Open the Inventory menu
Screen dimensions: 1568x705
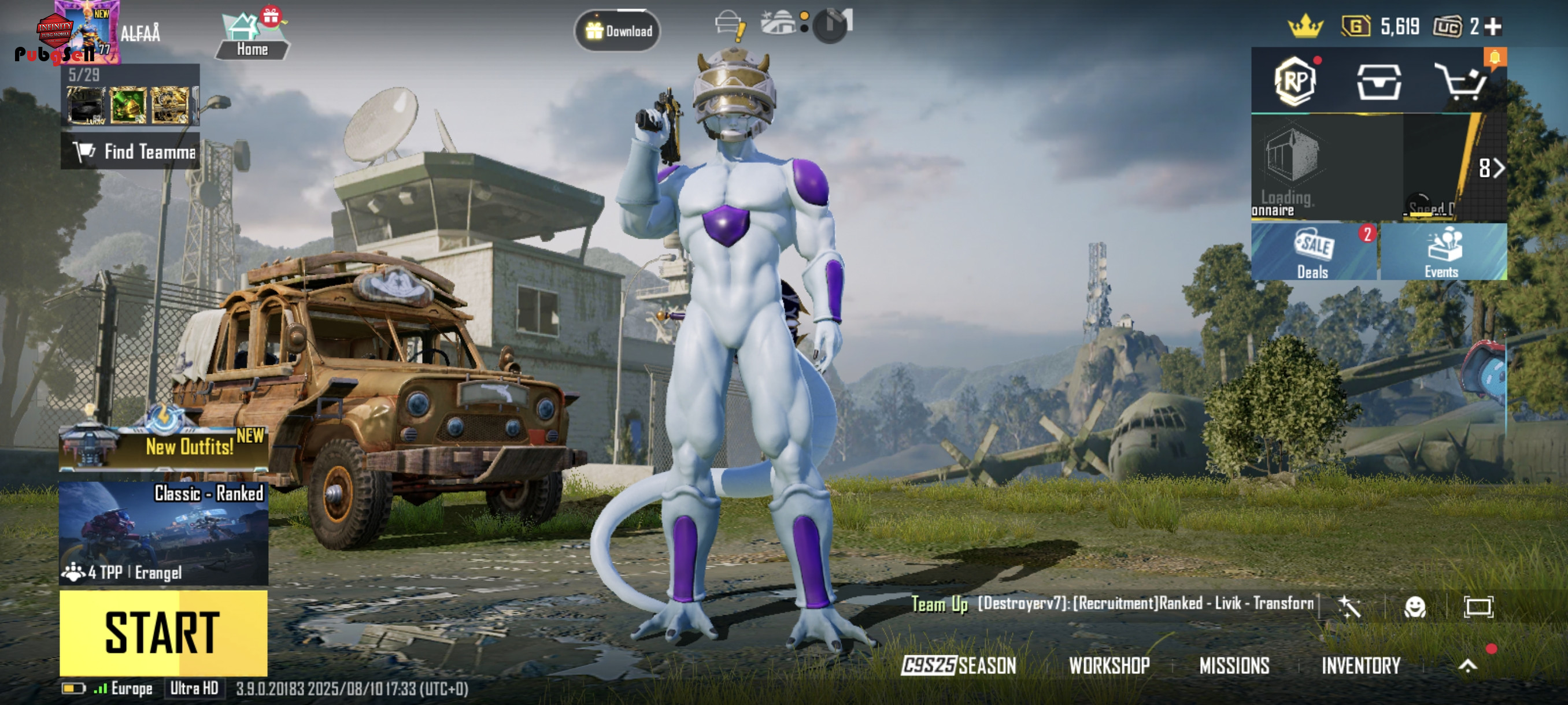pyautogui.click(x=1361, y=666)
